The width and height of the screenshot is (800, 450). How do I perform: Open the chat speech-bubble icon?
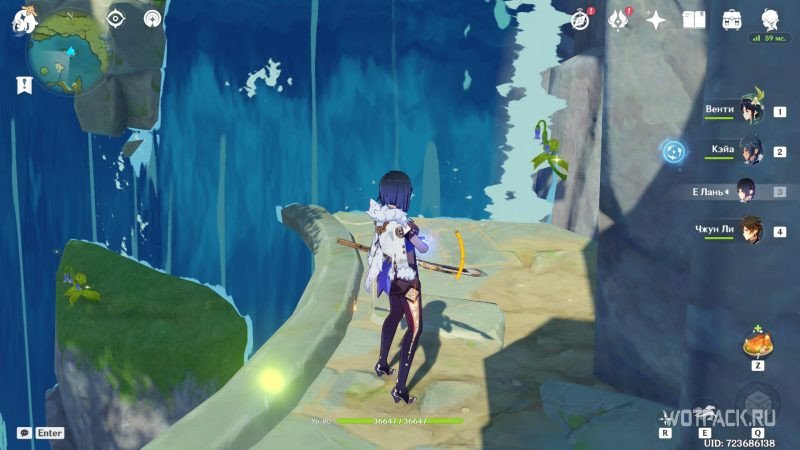pos(24,433)
